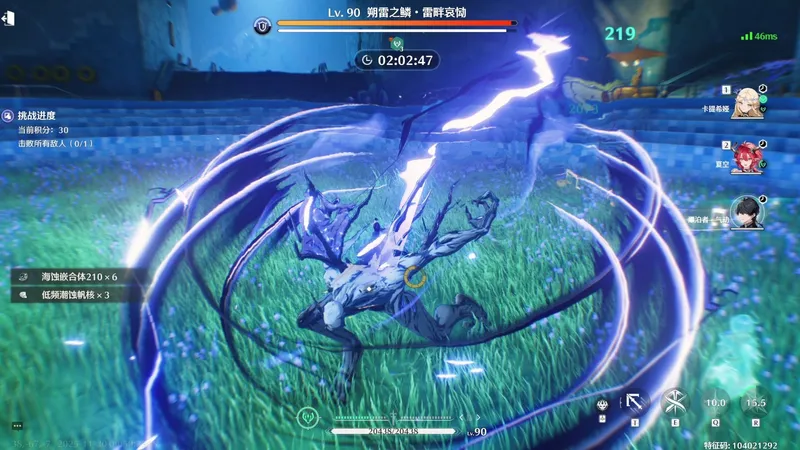Open the chat bubble with three dots
Viewport: 800px width, 450px height.
click(17, 427)
